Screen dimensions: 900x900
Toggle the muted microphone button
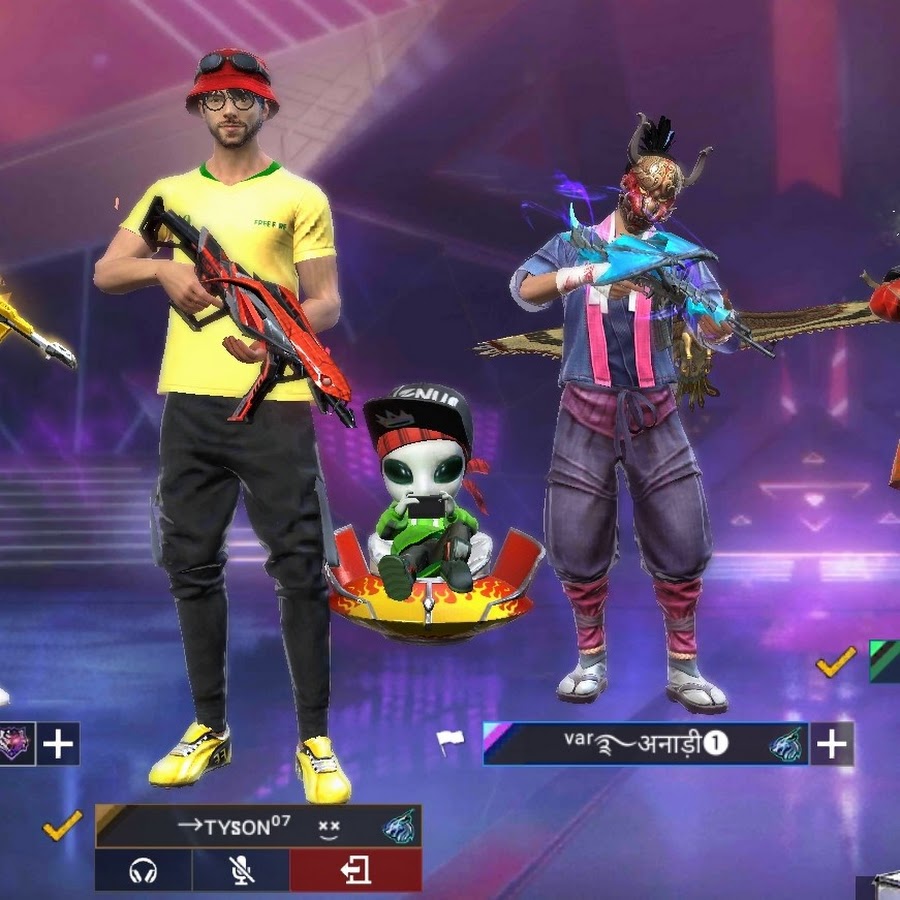pyautogui.click(x=241, y=870)
